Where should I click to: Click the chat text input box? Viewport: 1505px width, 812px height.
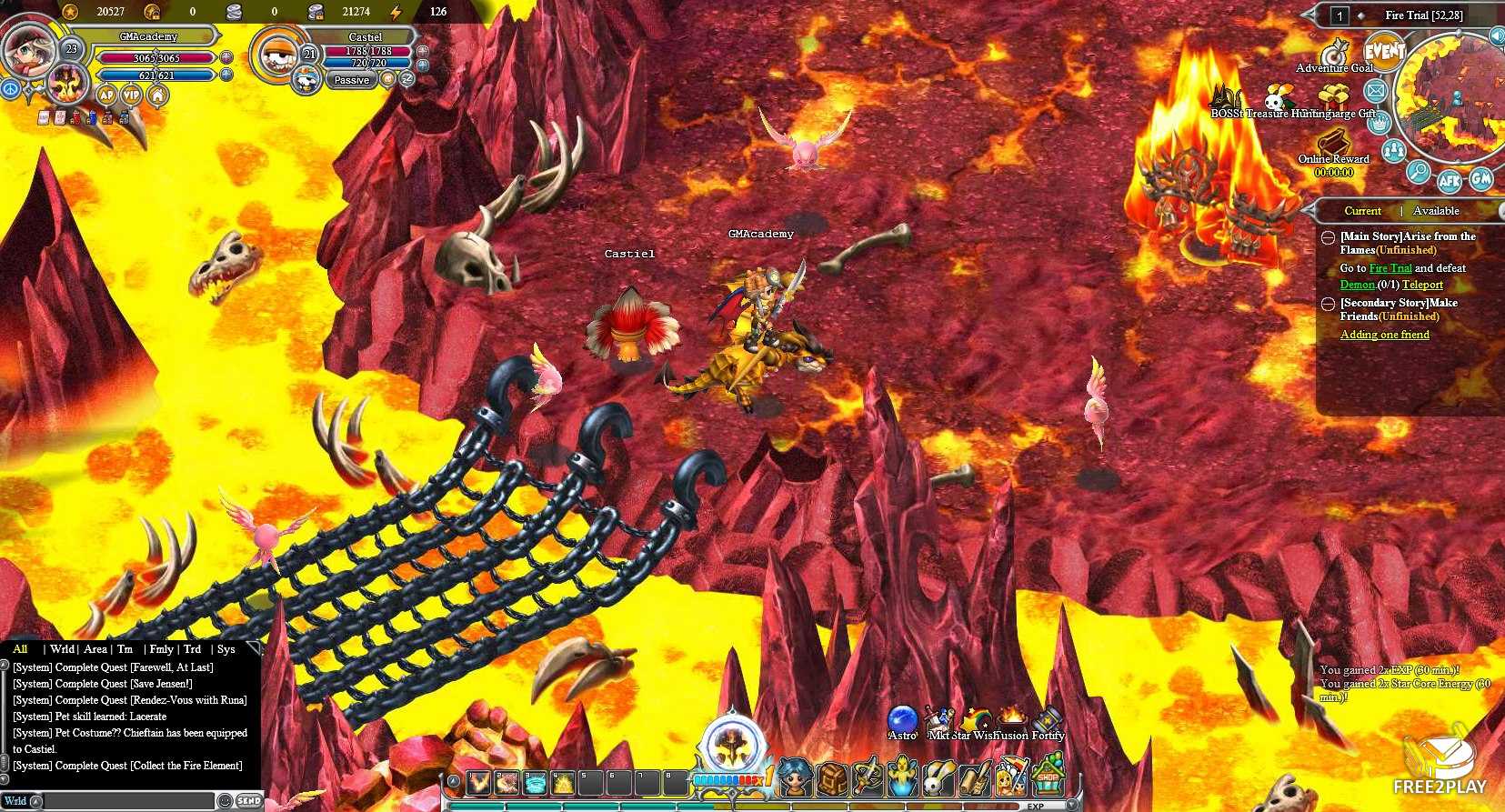pyautogui.click(x=127, y=801)
